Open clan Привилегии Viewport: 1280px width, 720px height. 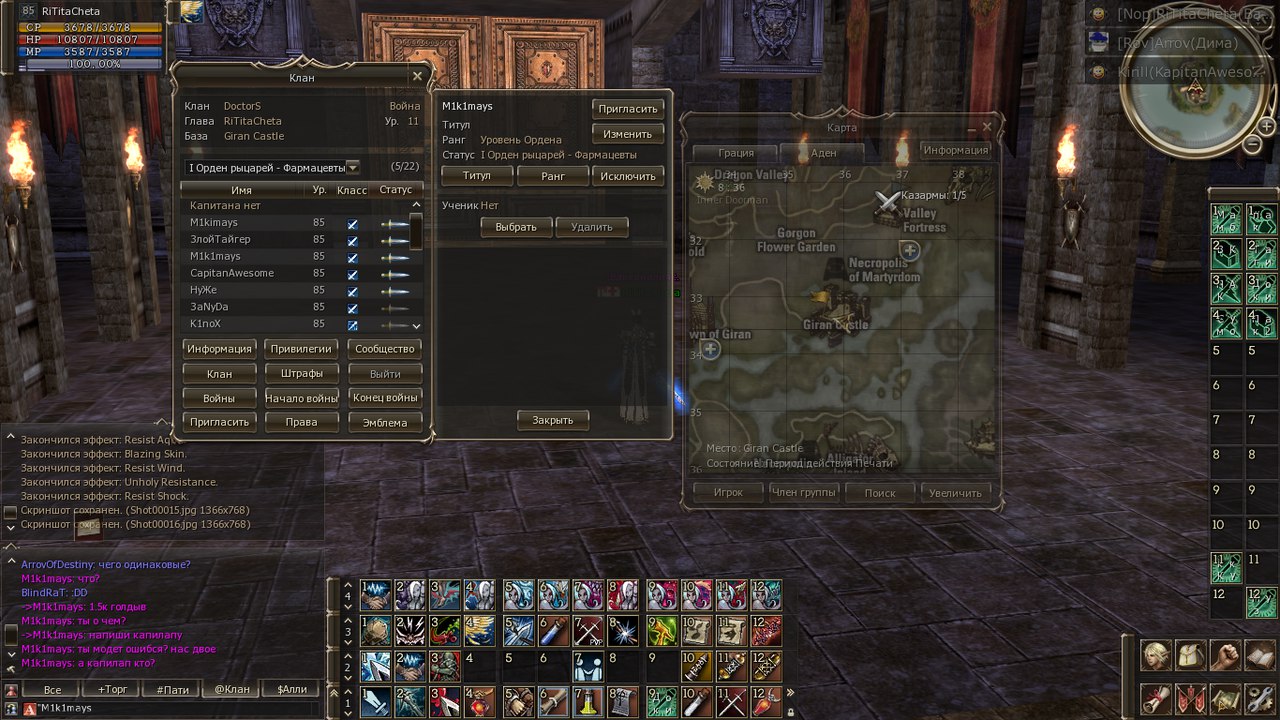tap(301, 349)
